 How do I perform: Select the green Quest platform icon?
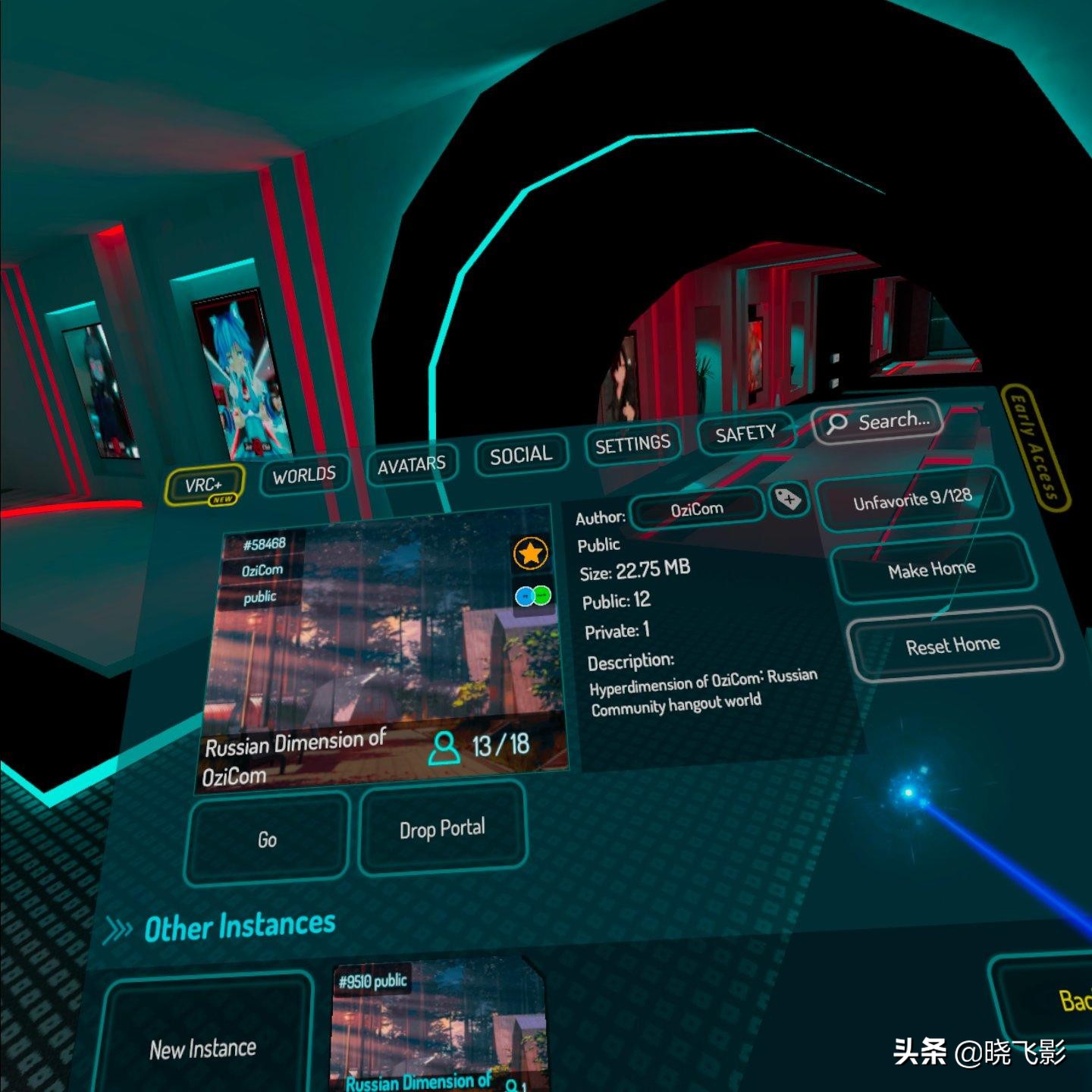pyautogui.click(x=543, y=596)
